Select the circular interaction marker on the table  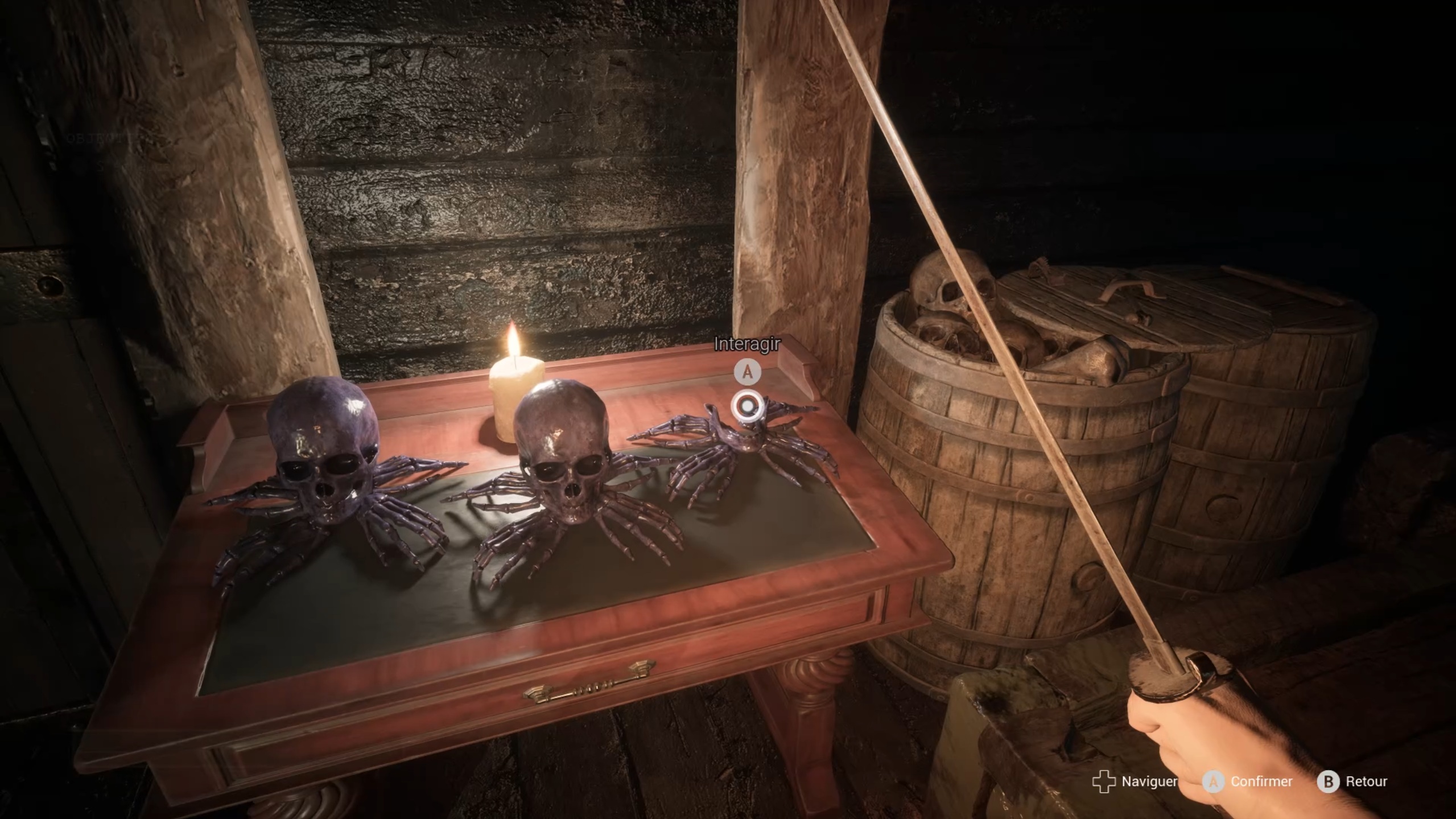point(746,406)
